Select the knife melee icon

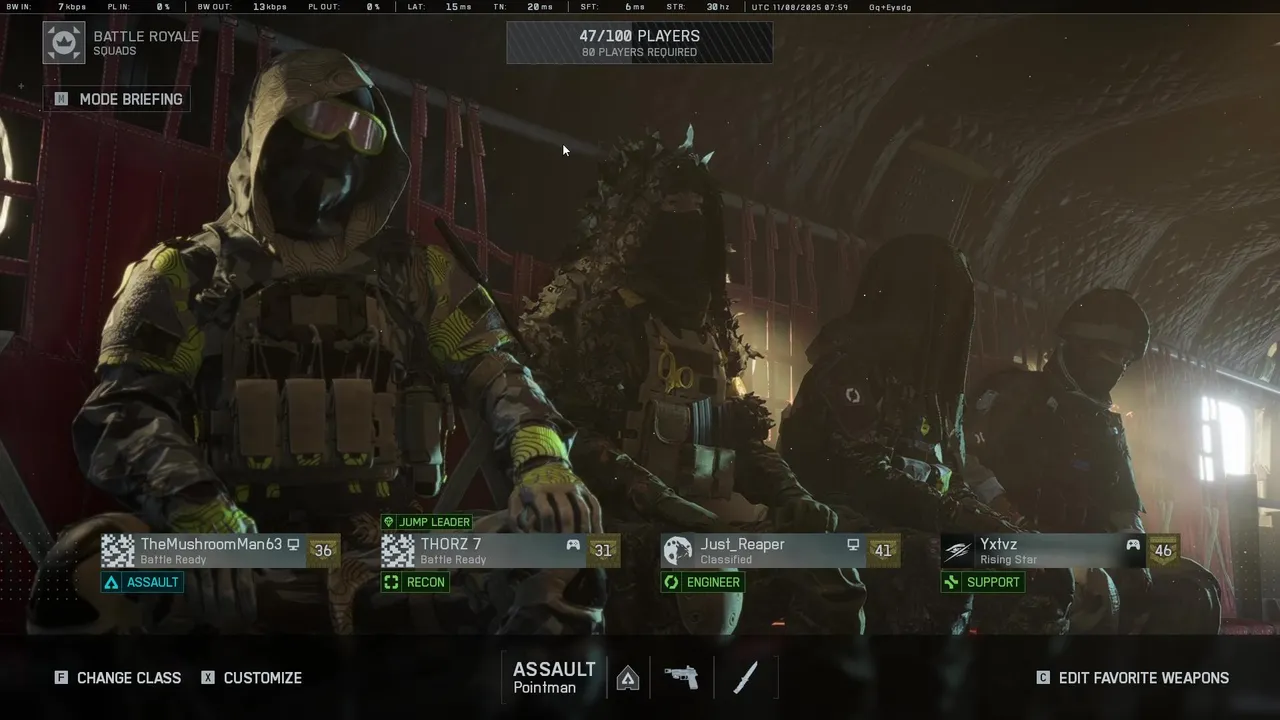[746, 678]
